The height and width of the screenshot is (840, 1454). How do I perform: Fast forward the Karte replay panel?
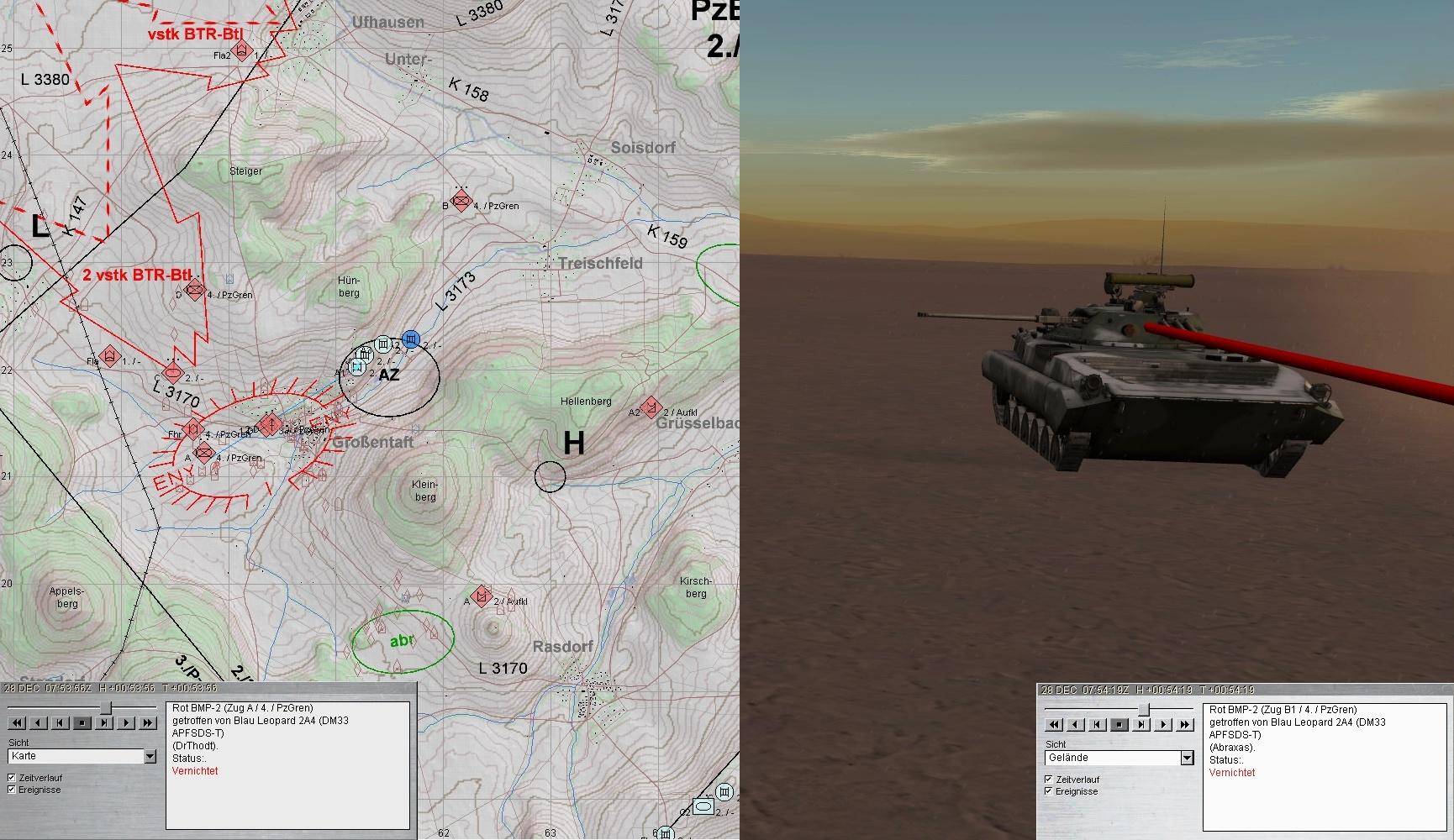(x=148, y=722)
